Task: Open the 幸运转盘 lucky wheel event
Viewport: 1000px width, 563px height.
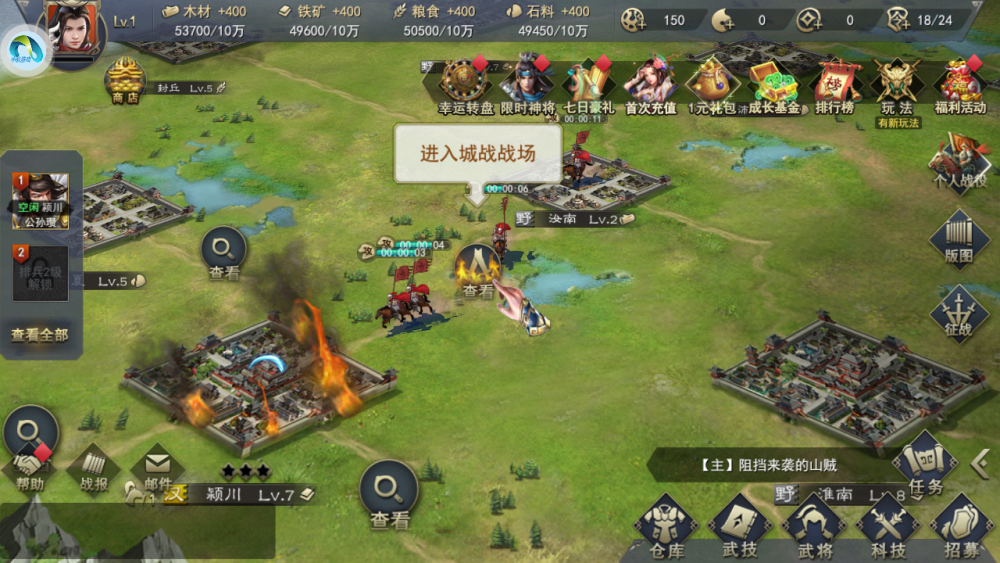Action: coord(465,84)
